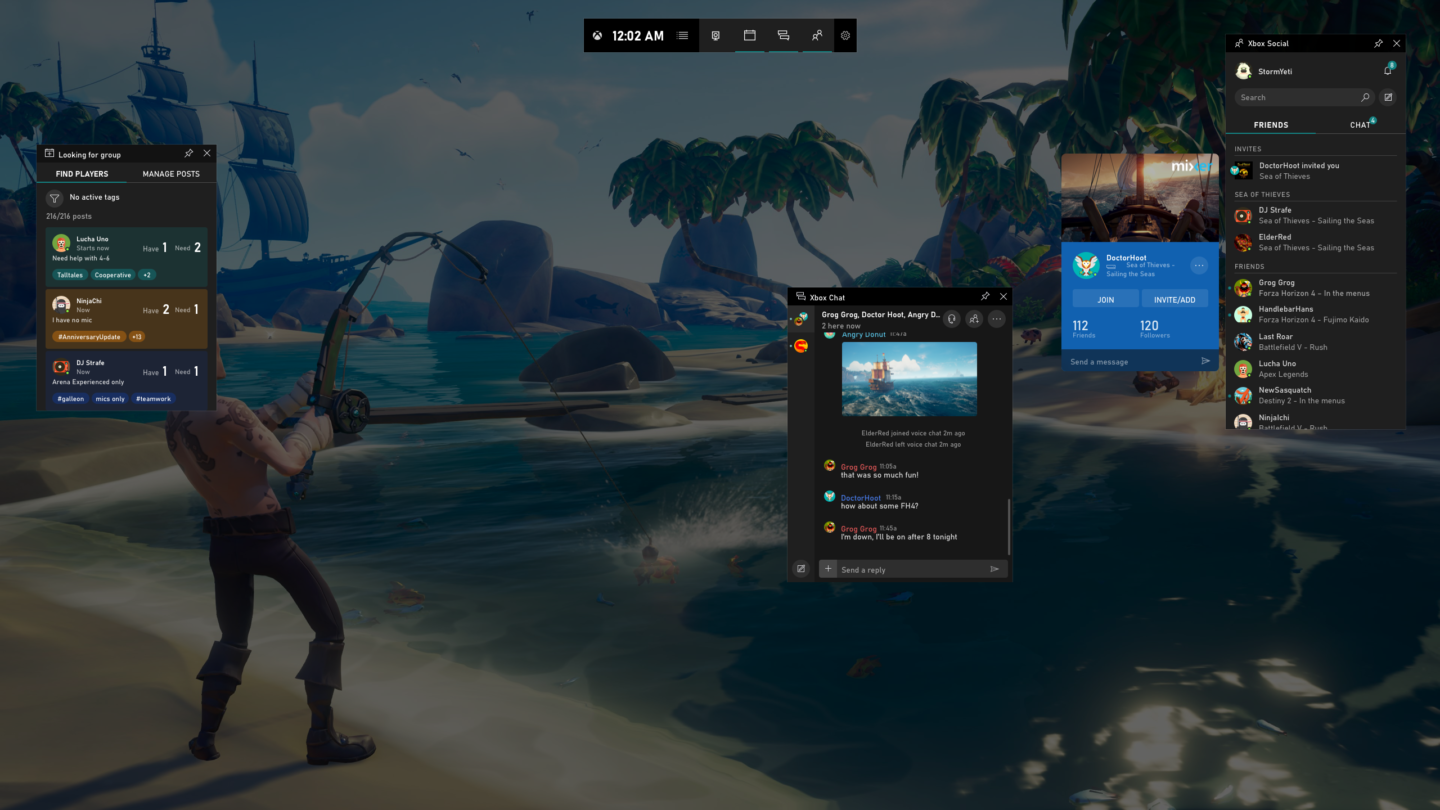Screen dimensions: 1440x810
Task: Open the Xbox Game Bar widget menu
Action: (683, 35)
